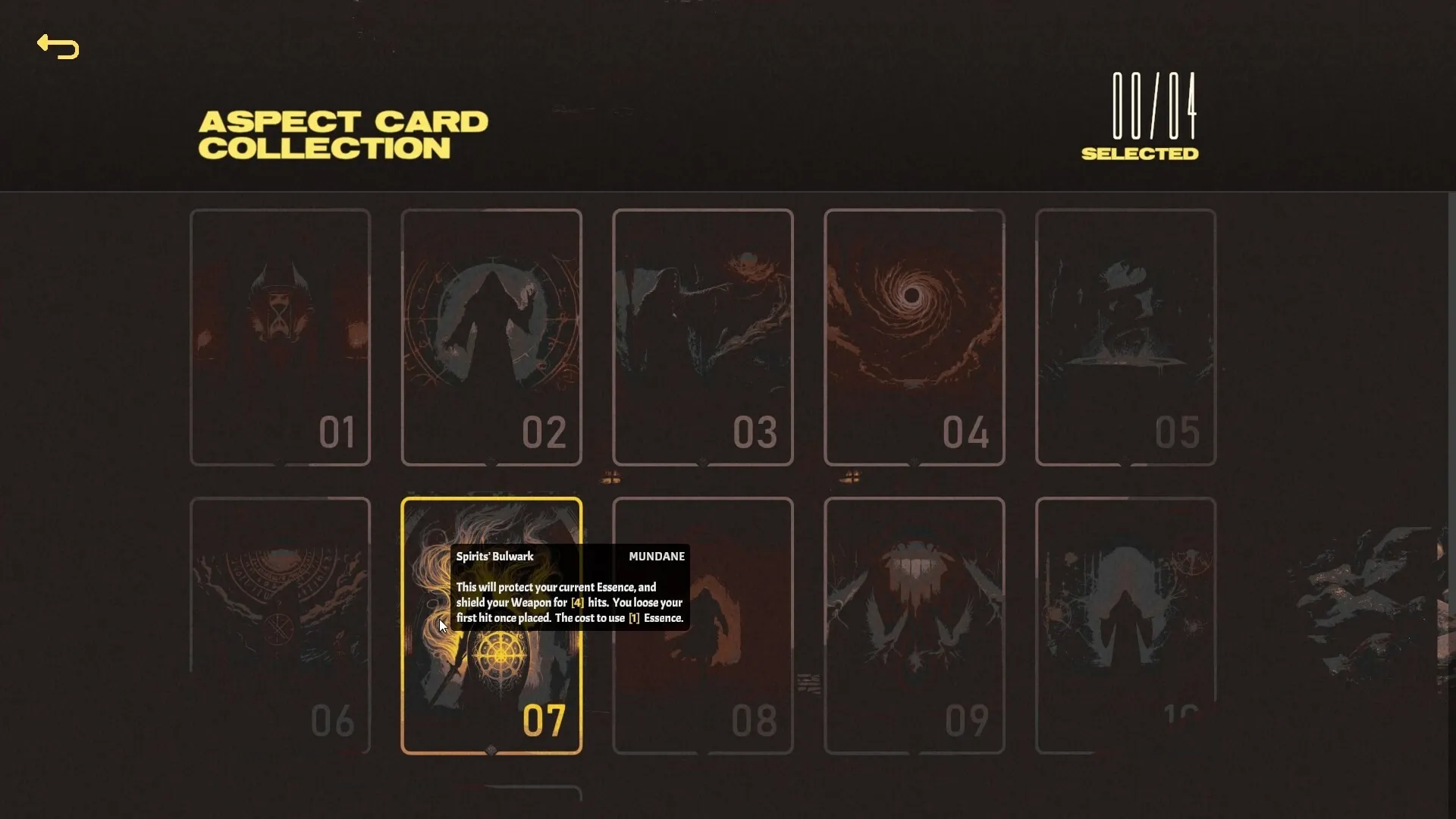Click the back arrow in top-left corner
1456x819 pixels.
click(58, 47)
